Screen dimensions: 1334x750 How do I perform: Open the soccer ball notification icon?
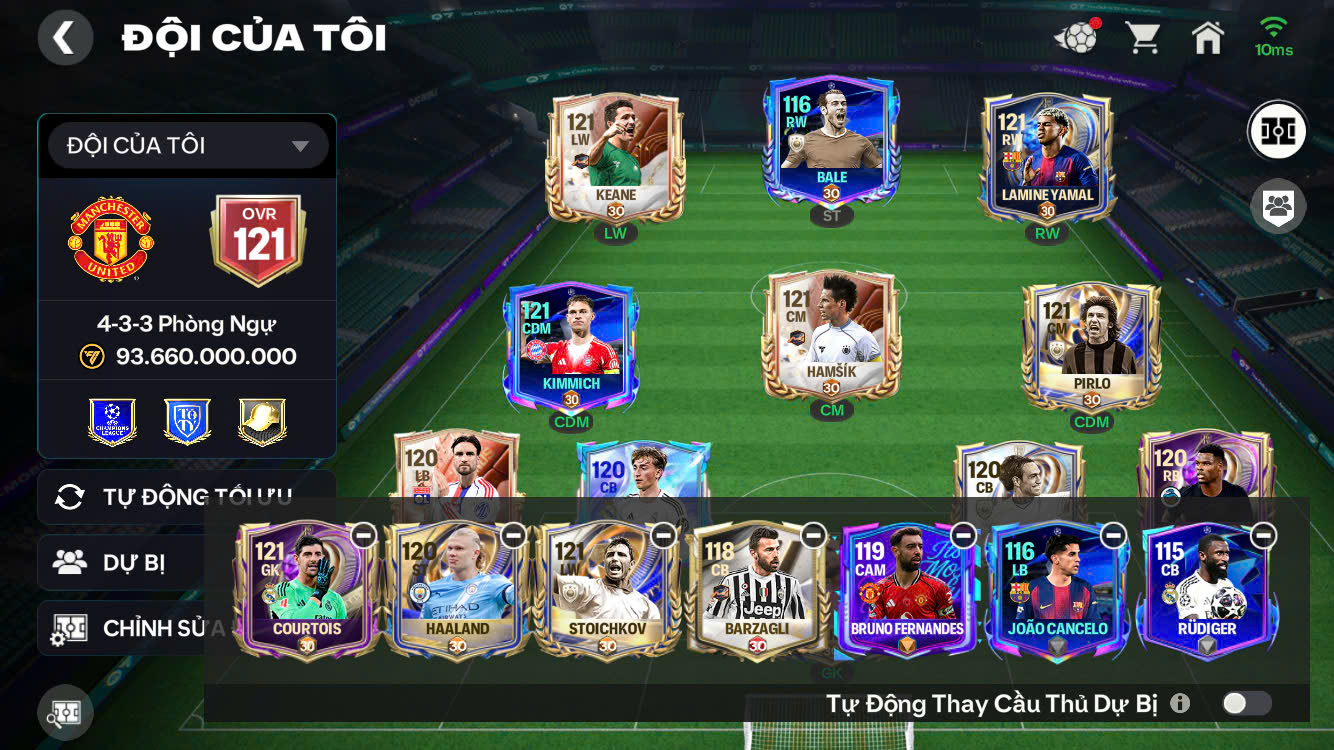pos(1076,38)
